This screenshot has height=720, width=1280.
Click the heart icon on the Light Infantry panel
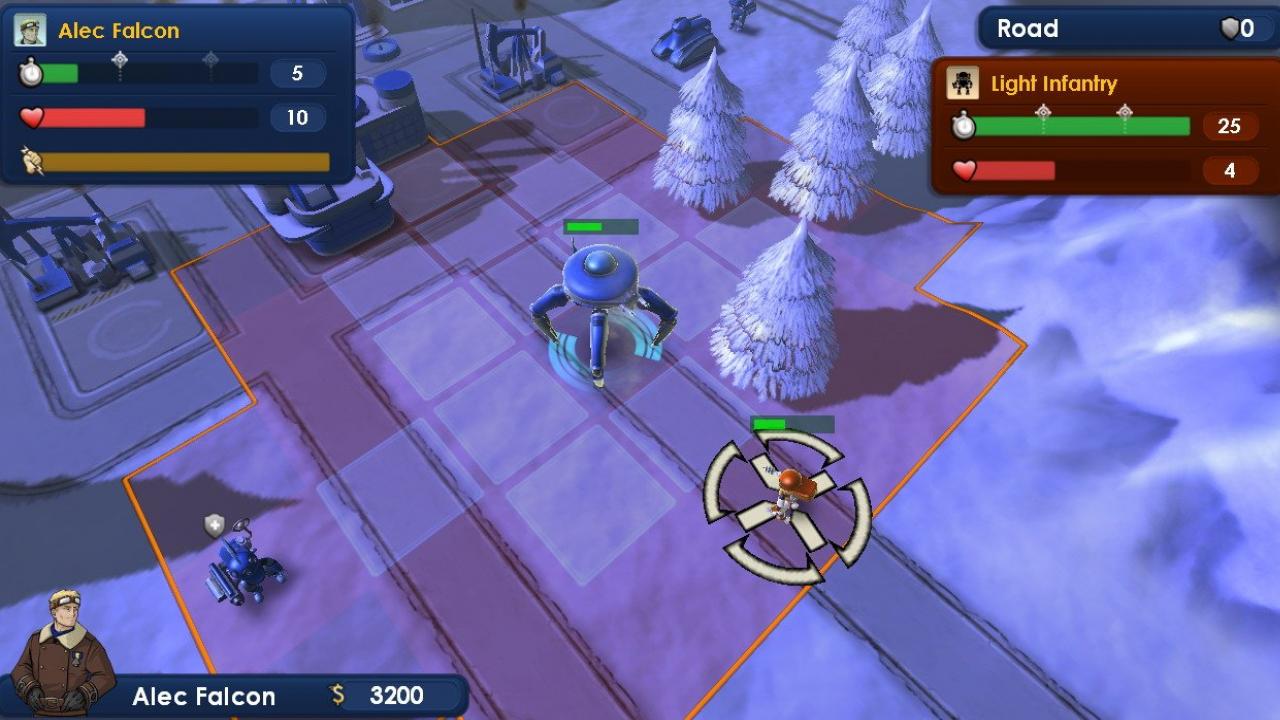(x=963, y=169)
